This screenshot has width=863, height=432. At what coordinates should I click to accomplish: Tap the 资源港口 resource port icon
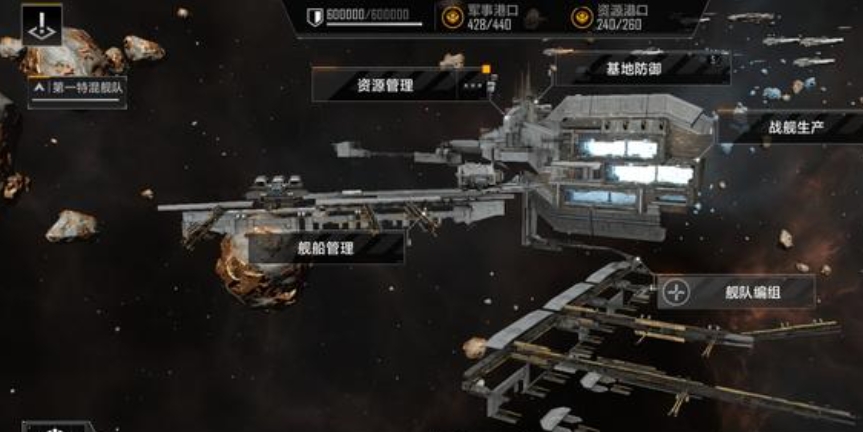(581, 16)
